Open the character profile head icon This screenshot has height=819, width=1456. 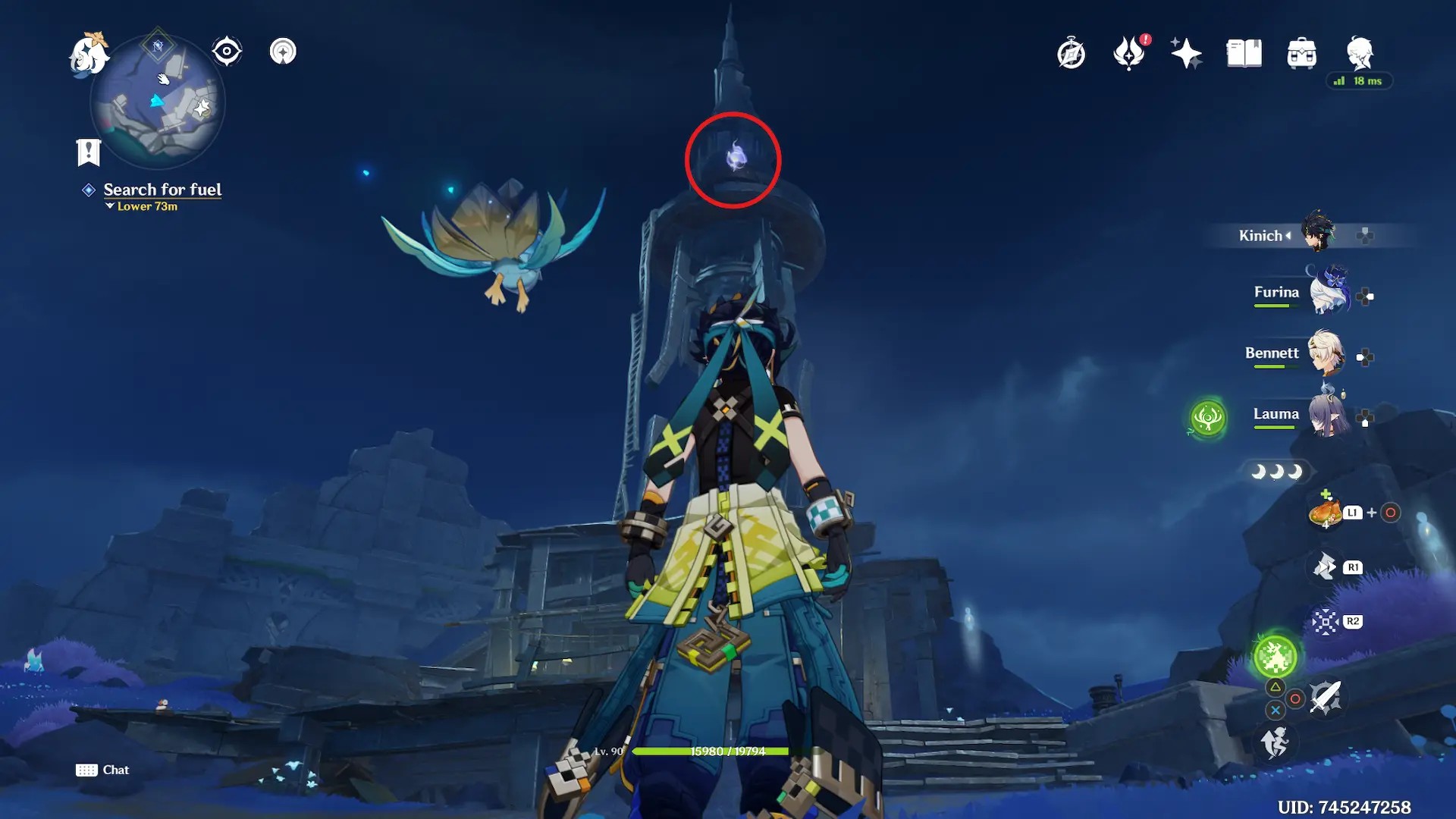pos(1360,53)
